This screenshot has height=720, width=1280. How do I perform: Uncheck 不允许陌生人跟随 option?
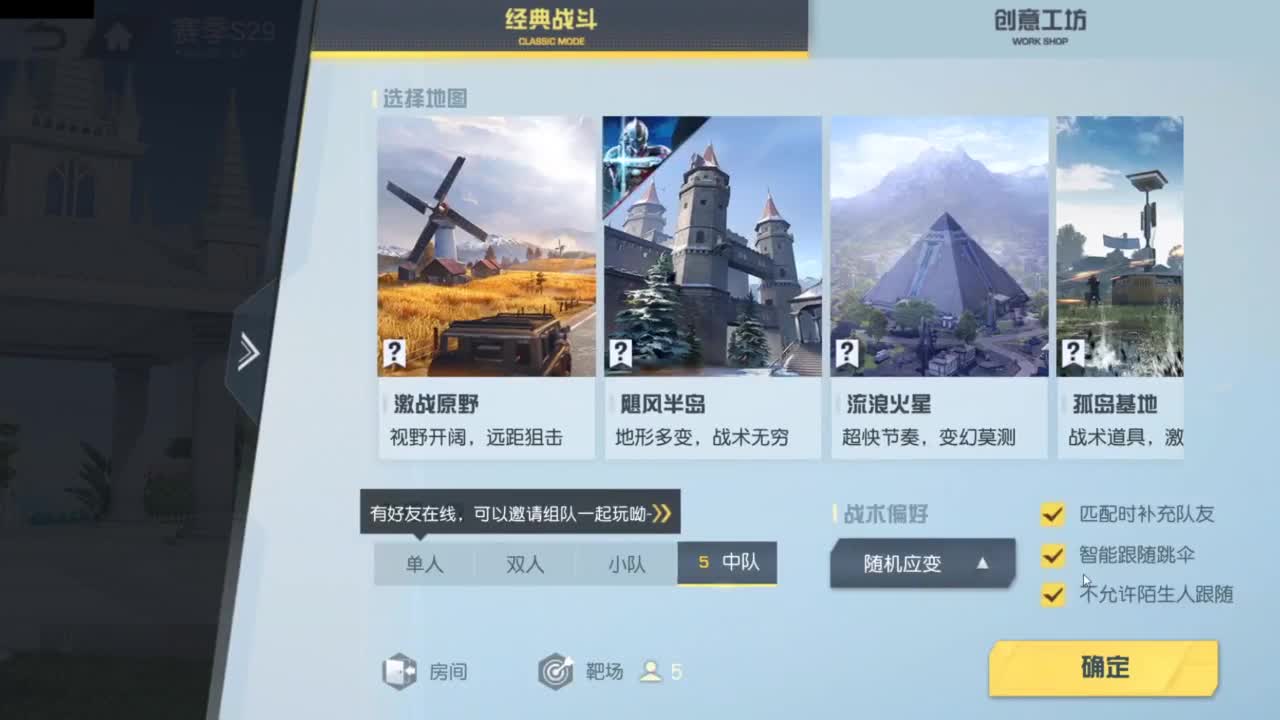click(1054, 595)
